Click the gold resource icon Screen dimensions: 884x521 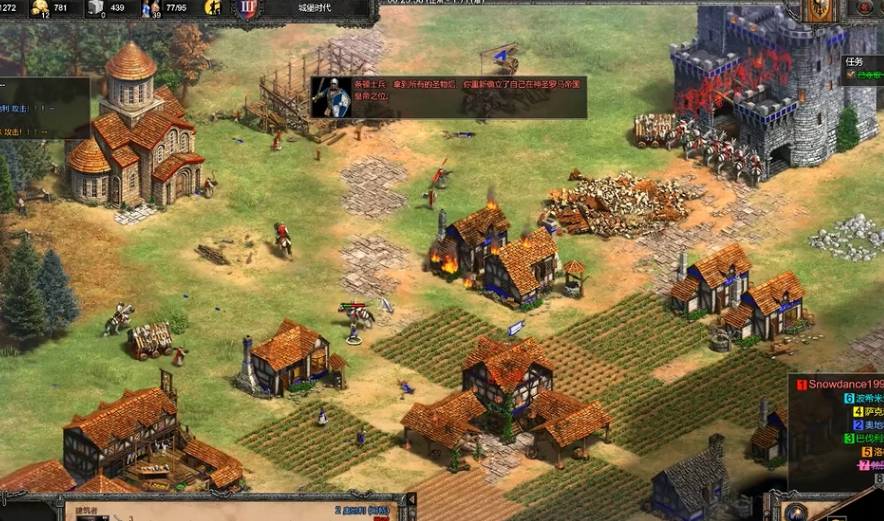tap(41, 8)
